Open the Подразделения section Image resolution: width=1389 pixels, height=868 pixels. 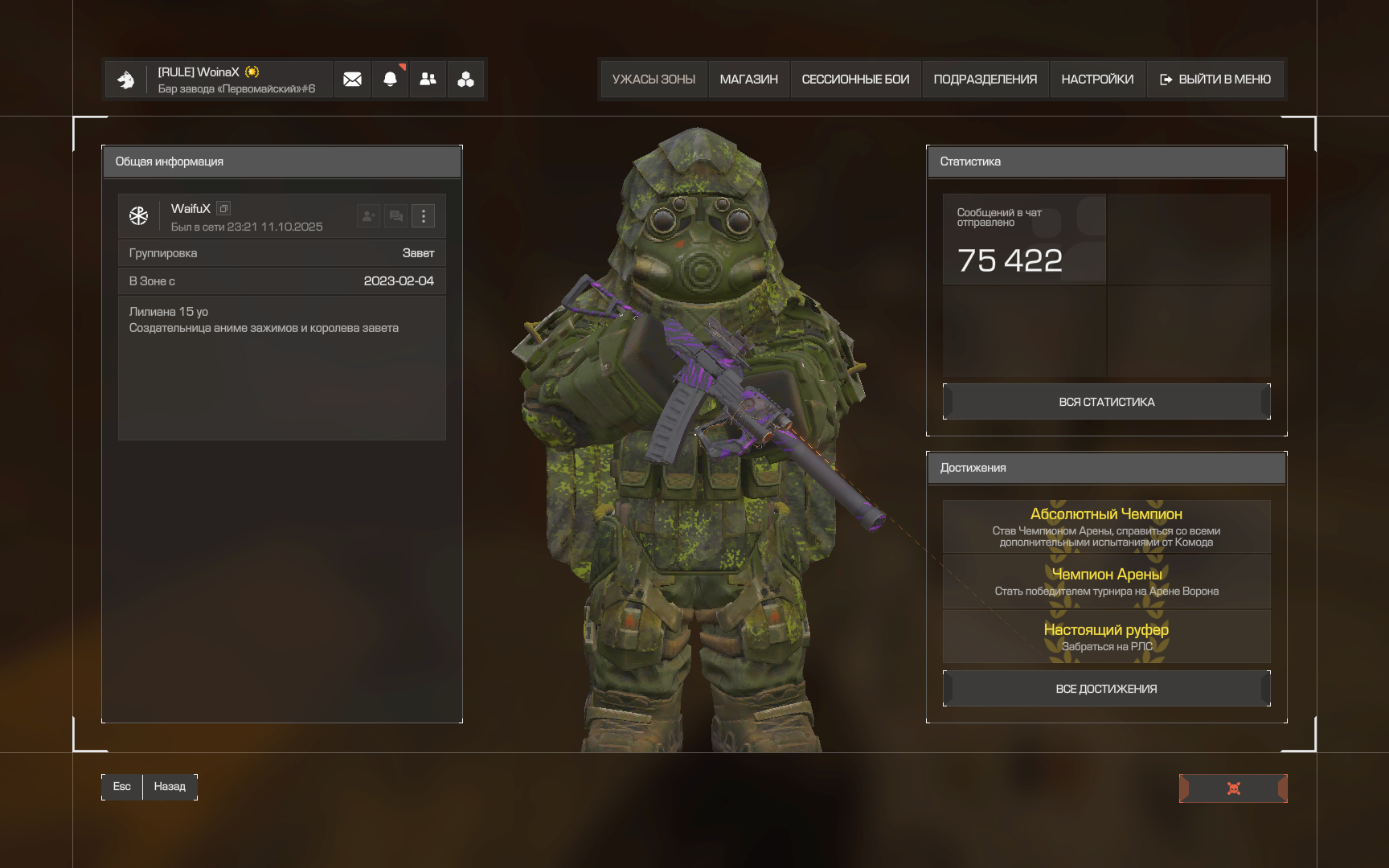[985, 80]
